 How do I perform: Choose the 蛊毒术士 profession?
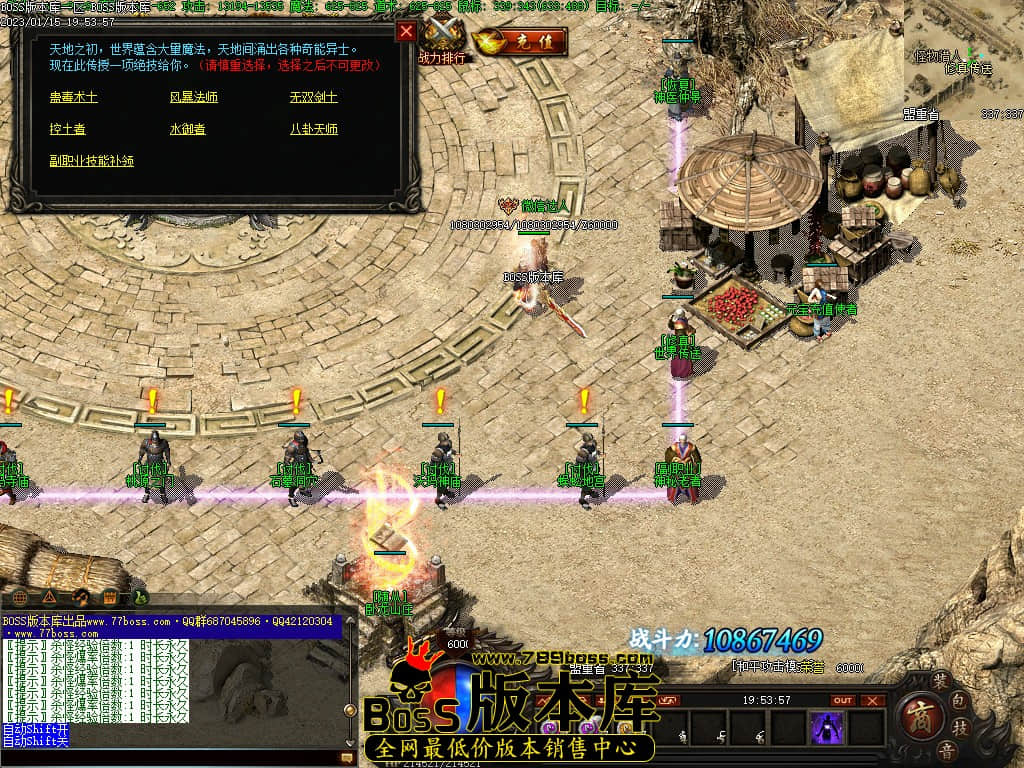point(74,97)
